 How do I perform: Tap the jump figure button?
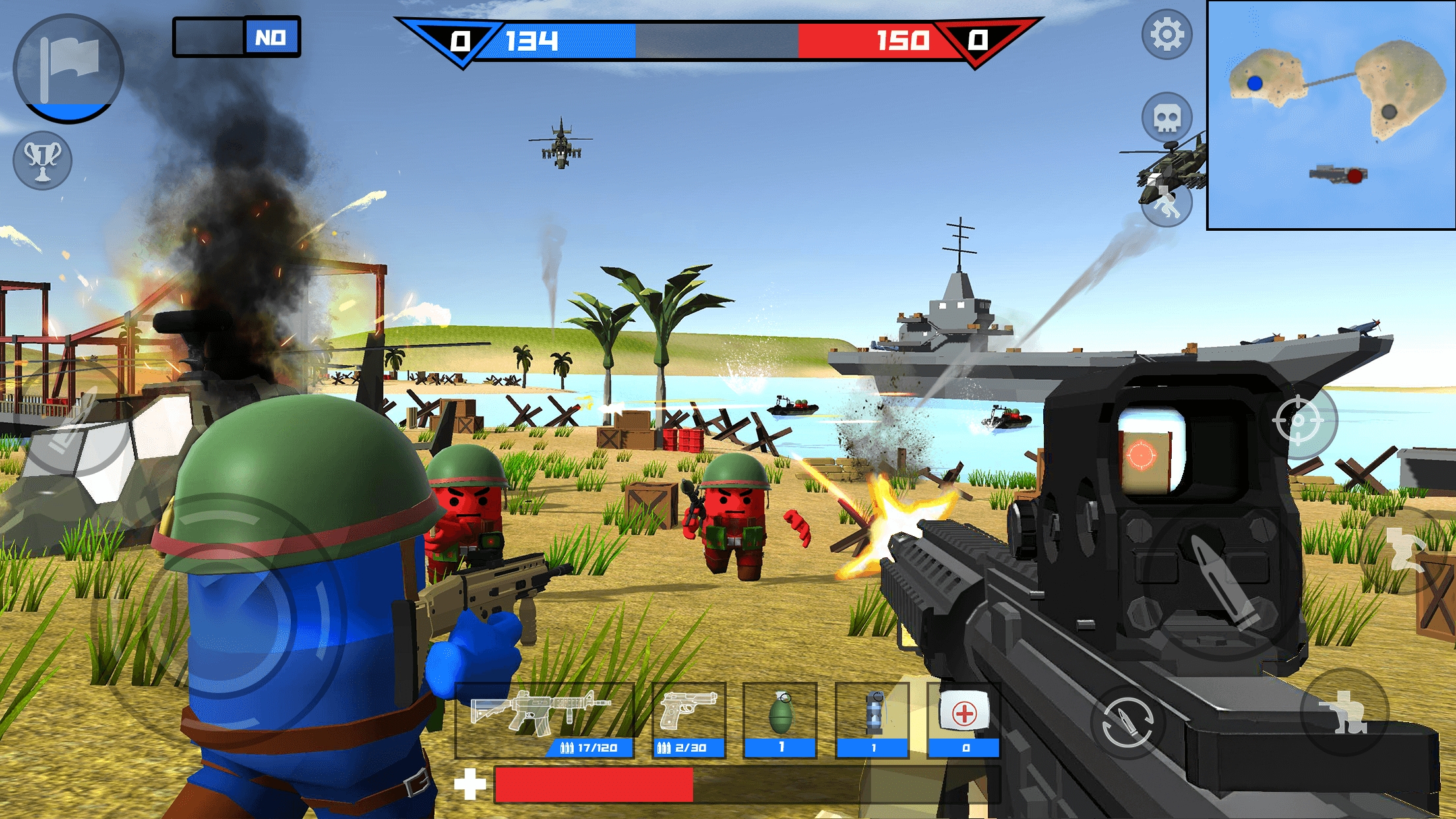[1406, 549]
